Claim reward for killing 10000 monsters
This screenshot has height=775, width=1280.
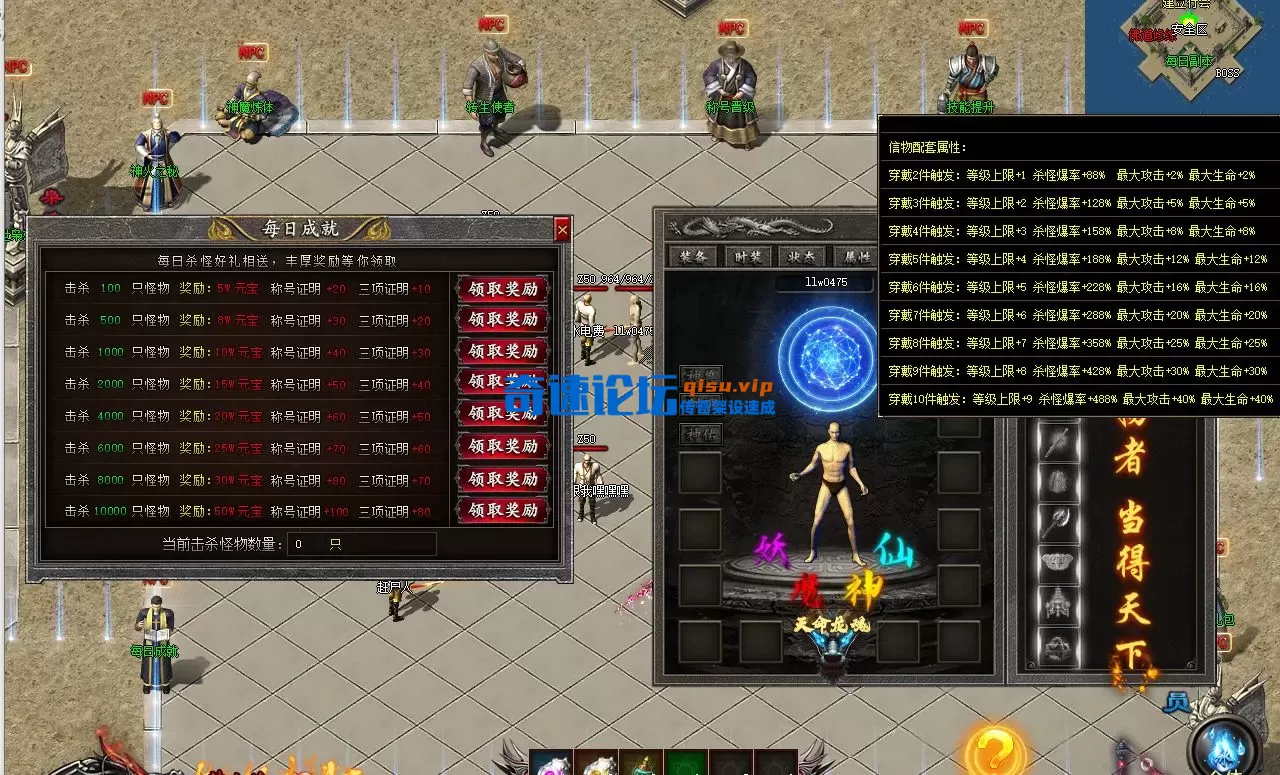click(503, 511)
